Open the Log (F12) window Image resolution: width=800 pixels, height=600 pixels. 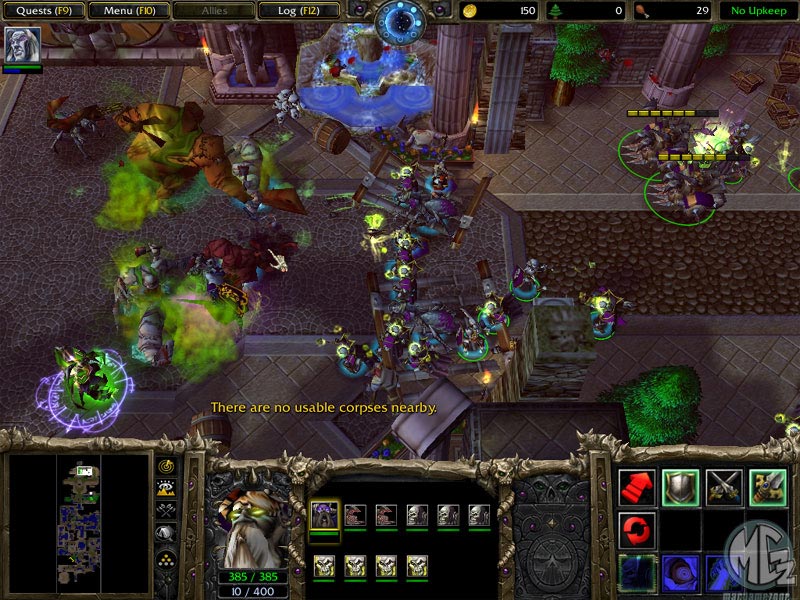point(297,11)
